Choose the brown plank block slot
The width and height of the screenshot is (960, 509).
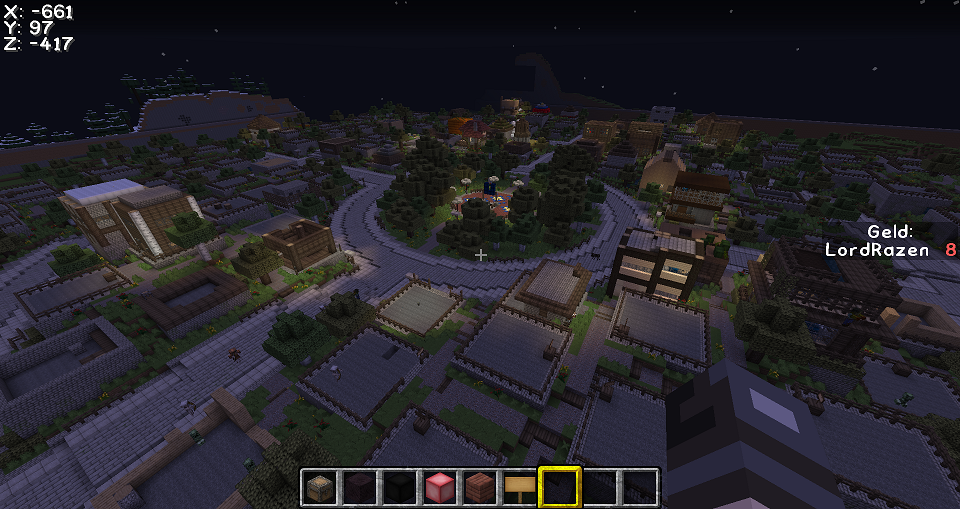(480, 487)
